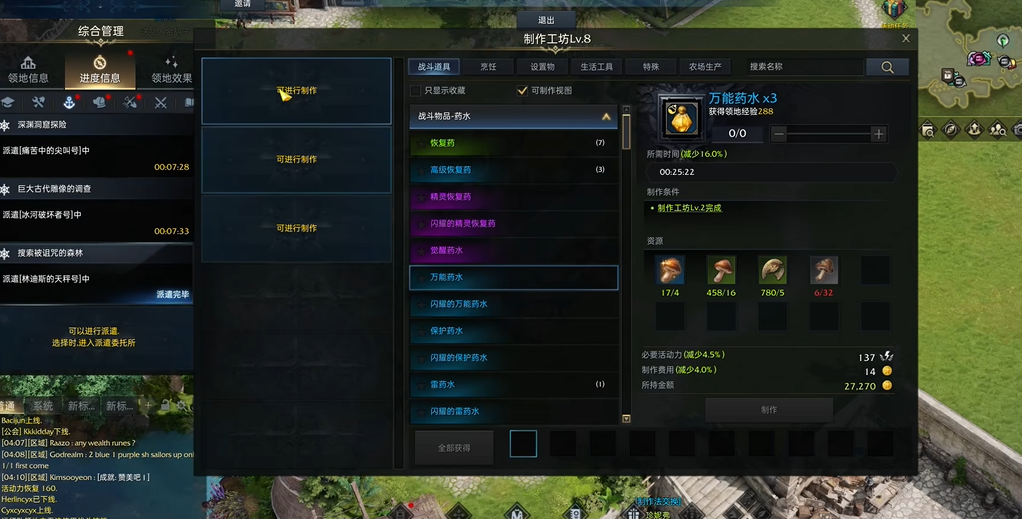Image resolution: width=1022 pixels, height=519 pixels.
Task: Show the 农场生产 tab
Action: tap(705, 67)
